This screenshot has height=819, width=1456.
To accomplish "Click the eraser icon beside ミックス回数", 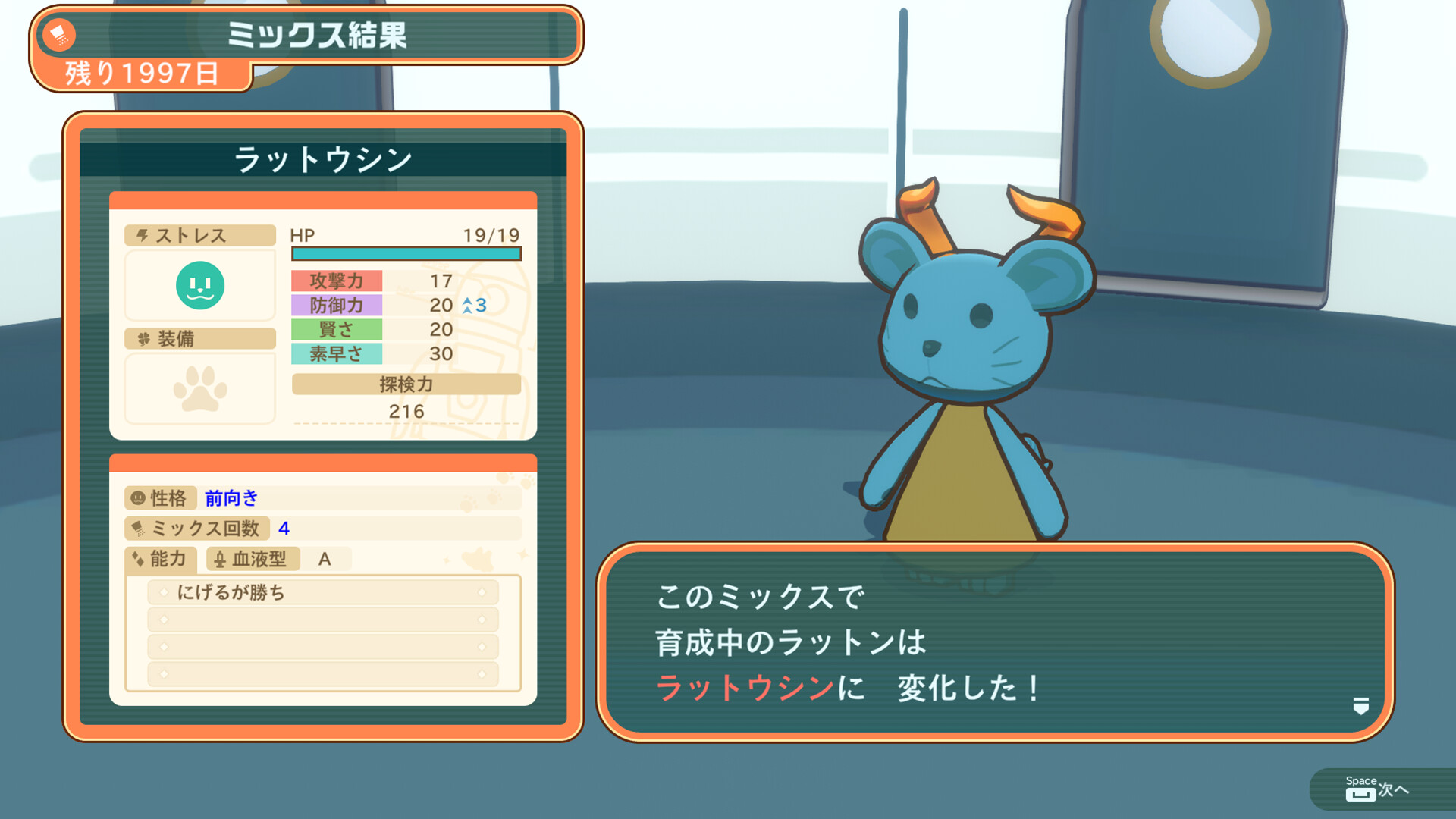I will coord(140,529).
